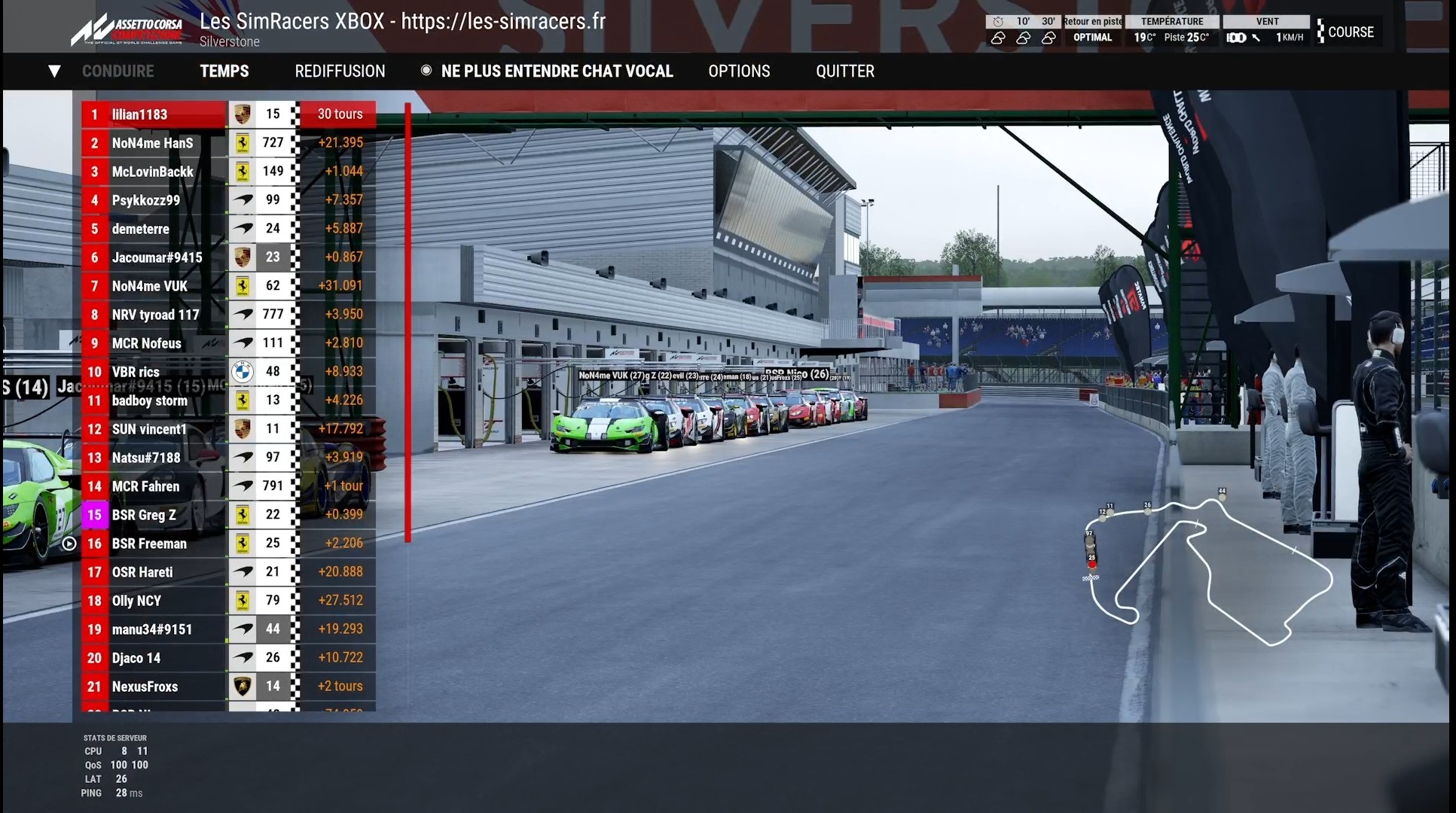The height and width of the screenshot is (813, 1456).
Task: Open the REDIFFUSION replay menu
Action: [340, 72]
